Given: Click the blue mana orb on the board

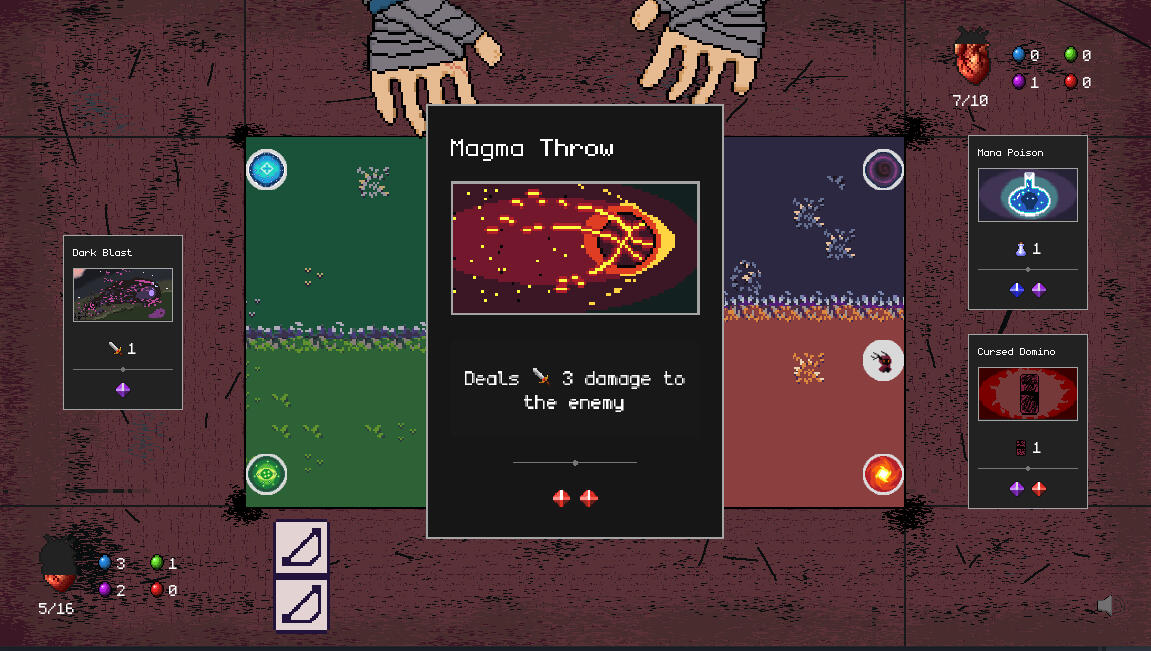Looking at the screenshot, I should tap(267, 170).
